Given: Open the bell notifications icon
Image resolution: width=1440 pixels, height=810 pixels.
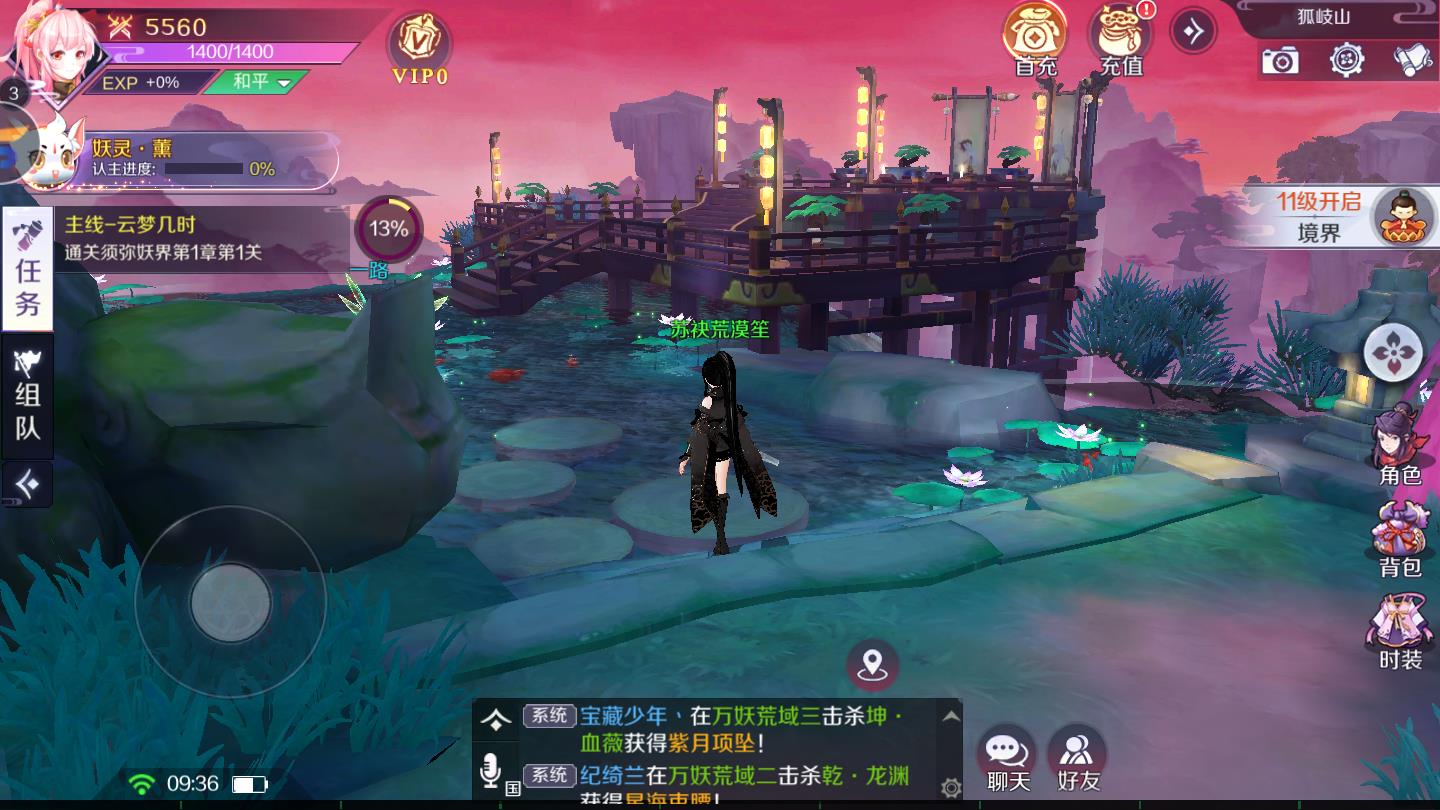Looking at the screenshot, I should tap(1412, 61).
